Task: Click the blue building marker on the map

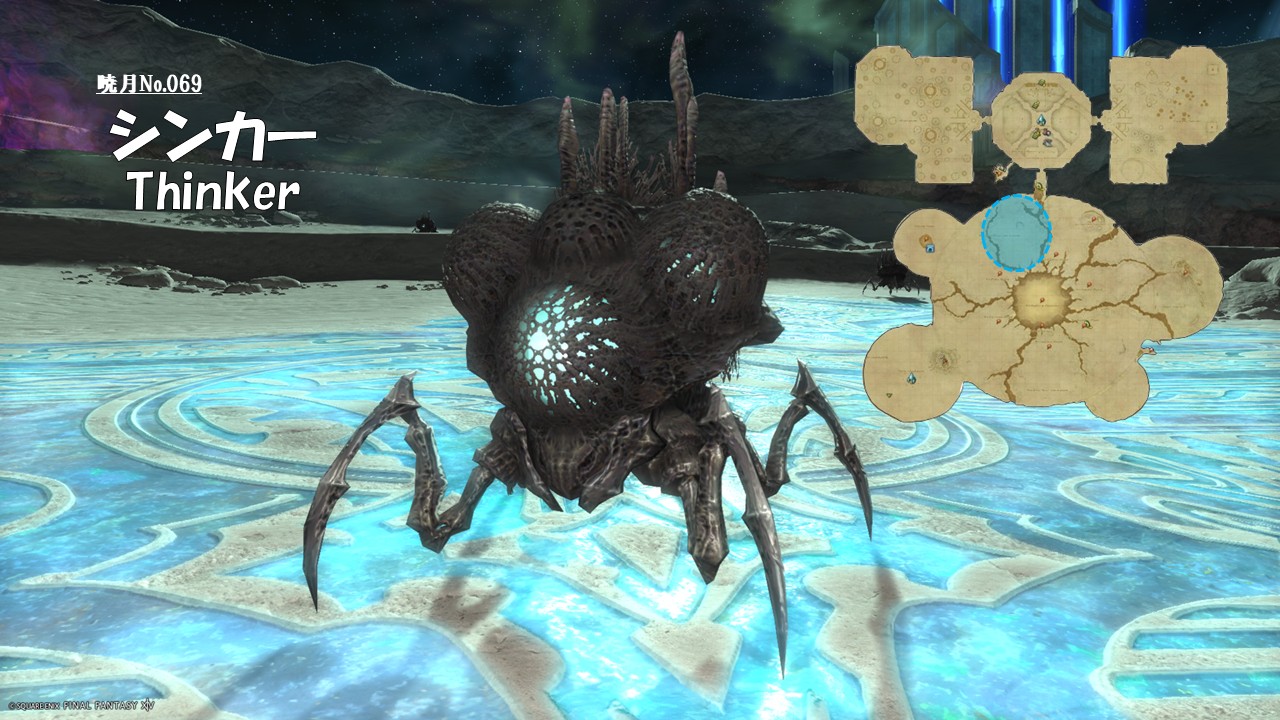Action: pyautogui.click(x=929, y=247)
